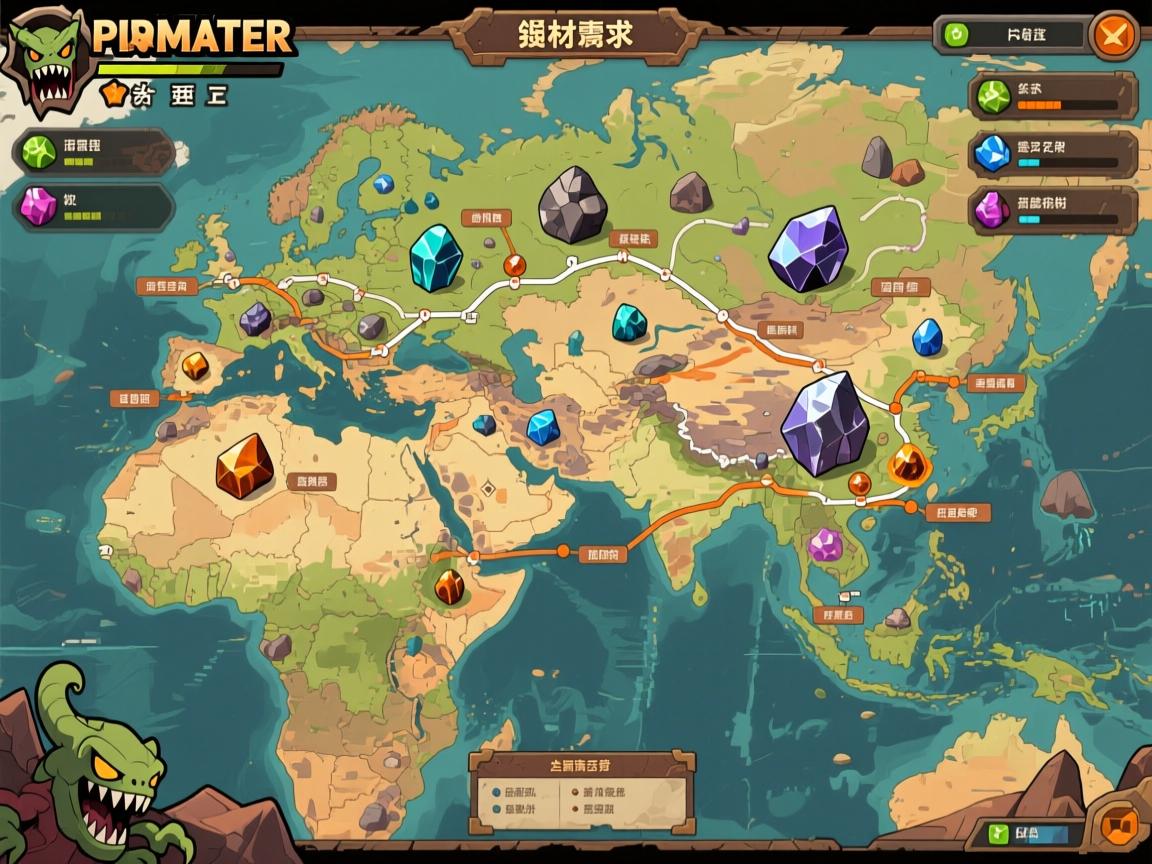Viewport: 1152px width, 864px height.
Task: Click the small pink gem marker in Southeast Asia
Action: point(826,545)
